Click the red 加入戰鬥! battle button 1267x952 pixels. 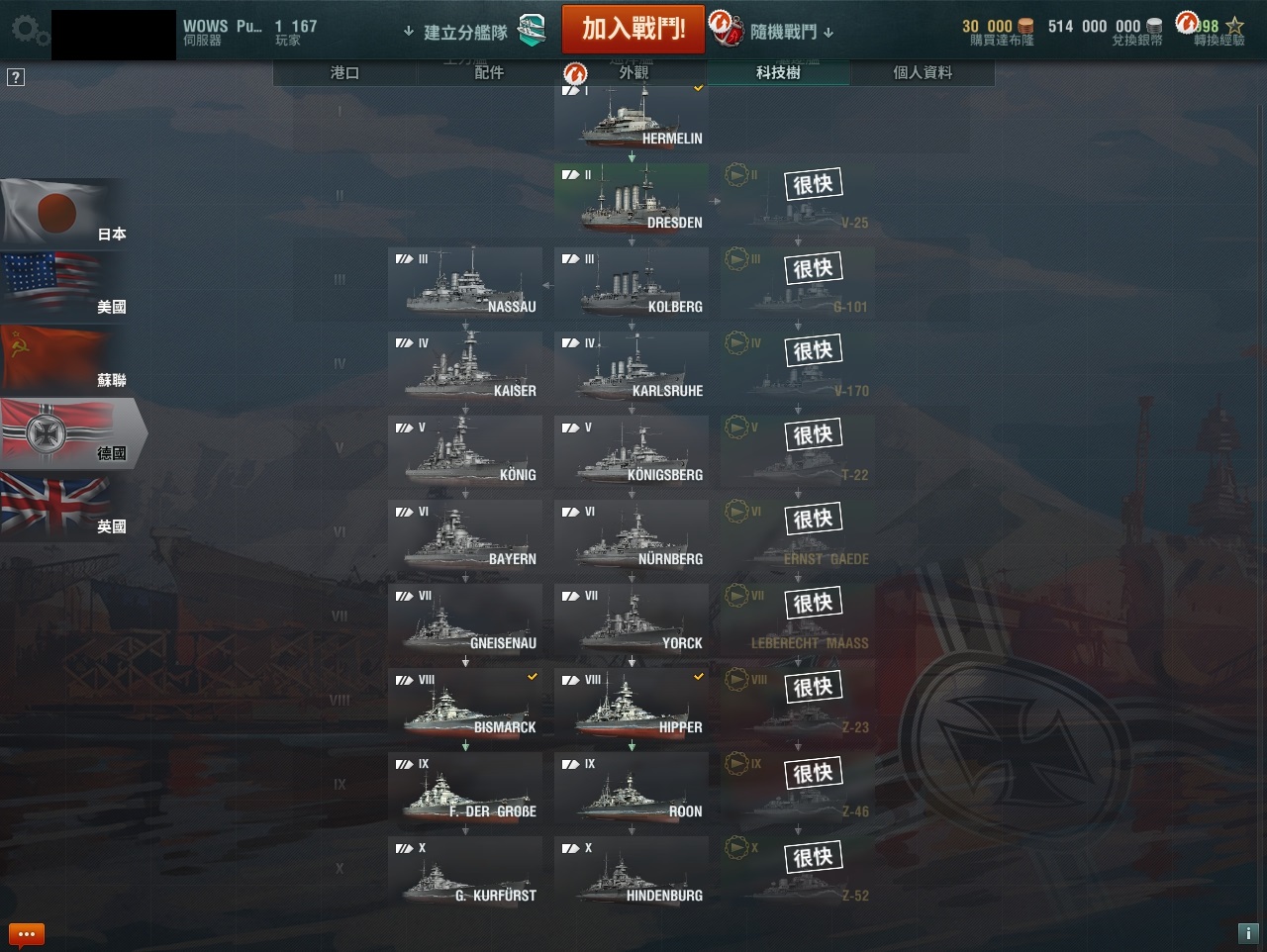pos(633,29)
